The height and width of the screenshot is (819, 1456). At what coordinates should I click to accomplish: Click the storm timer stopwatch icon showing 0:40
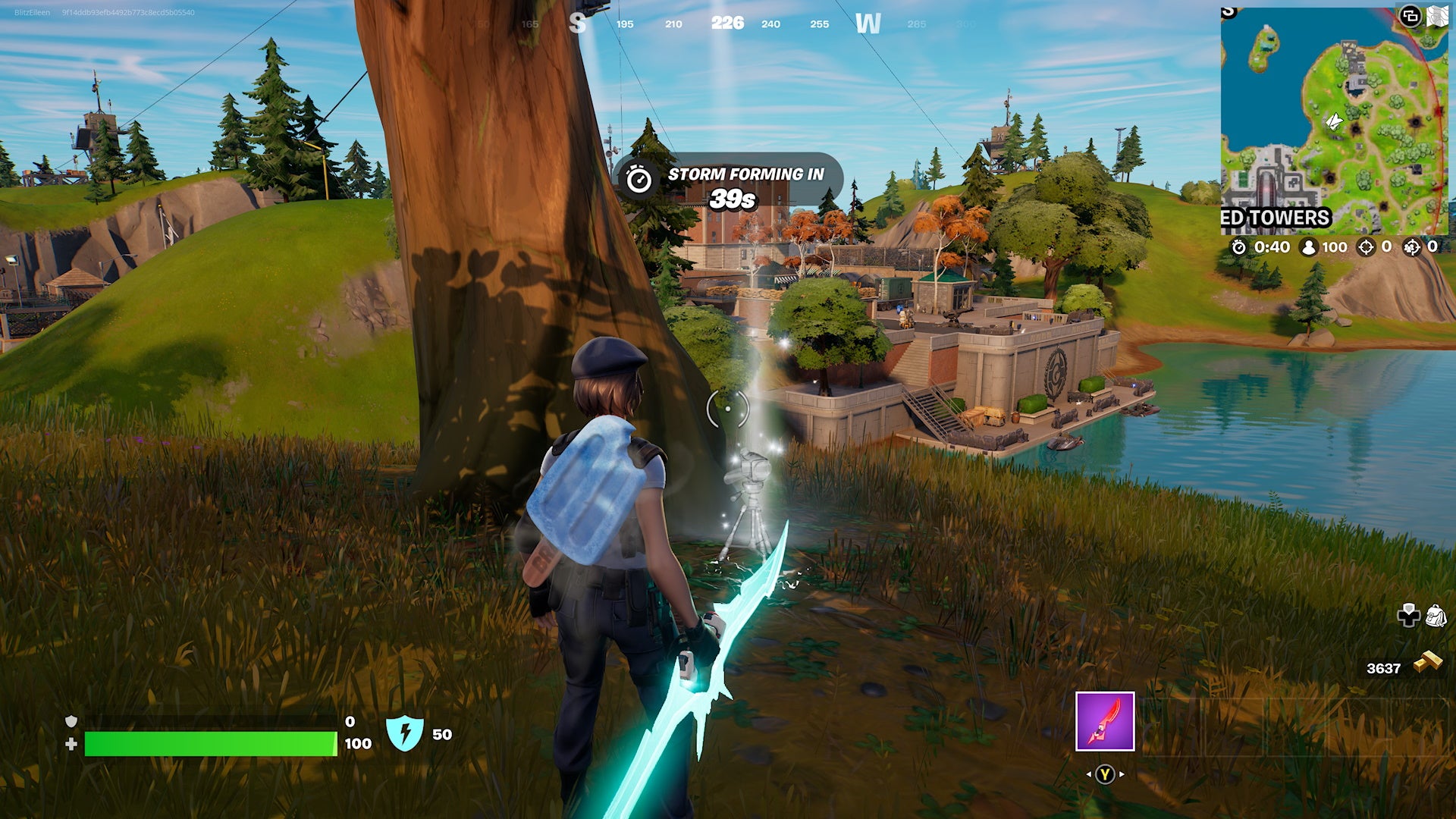click(x=1239, y=247)
